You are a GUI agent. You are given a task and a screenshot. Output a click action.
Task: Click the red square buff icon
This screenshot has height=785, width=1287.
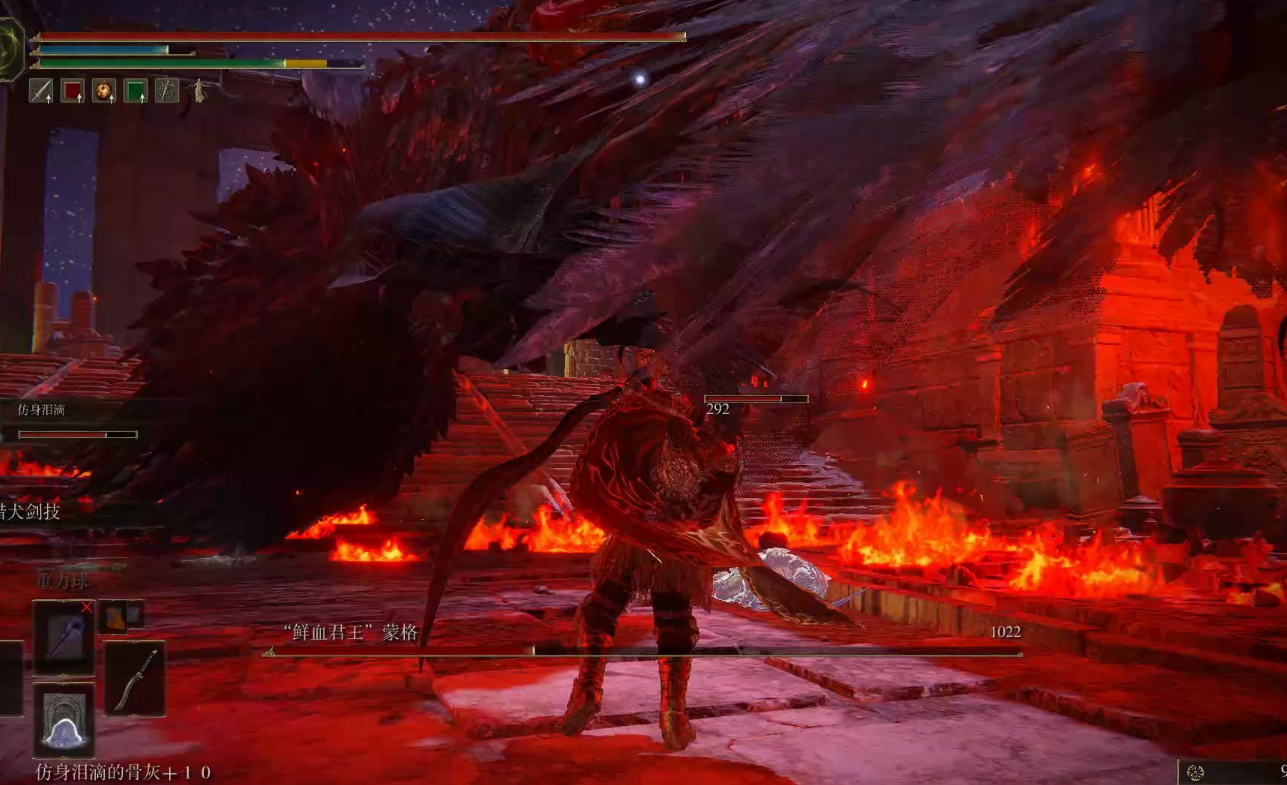click(x=72, y=91)
